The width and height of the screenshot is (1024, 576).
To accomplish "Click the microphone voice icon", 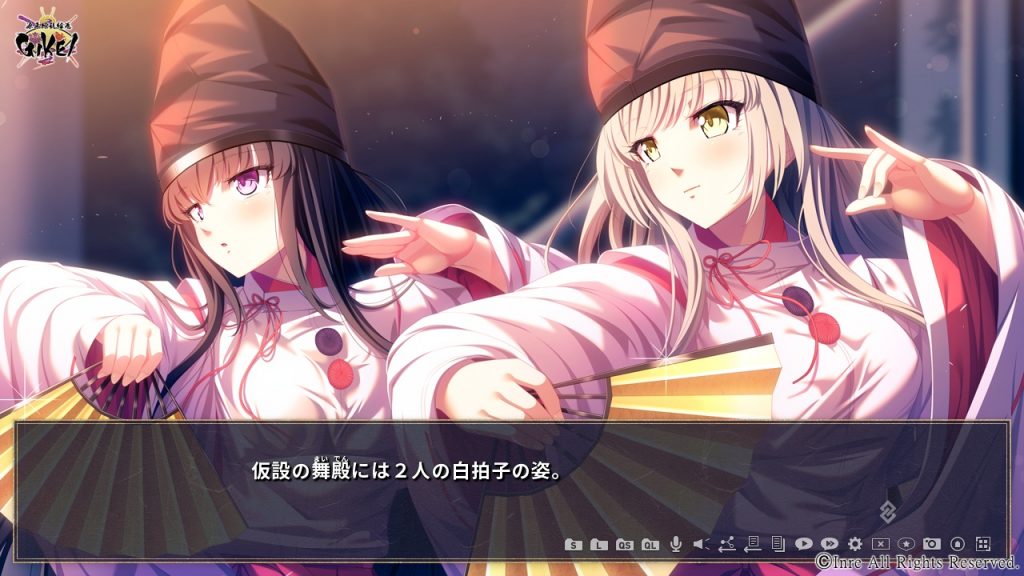I will click(x=676, y=543).
